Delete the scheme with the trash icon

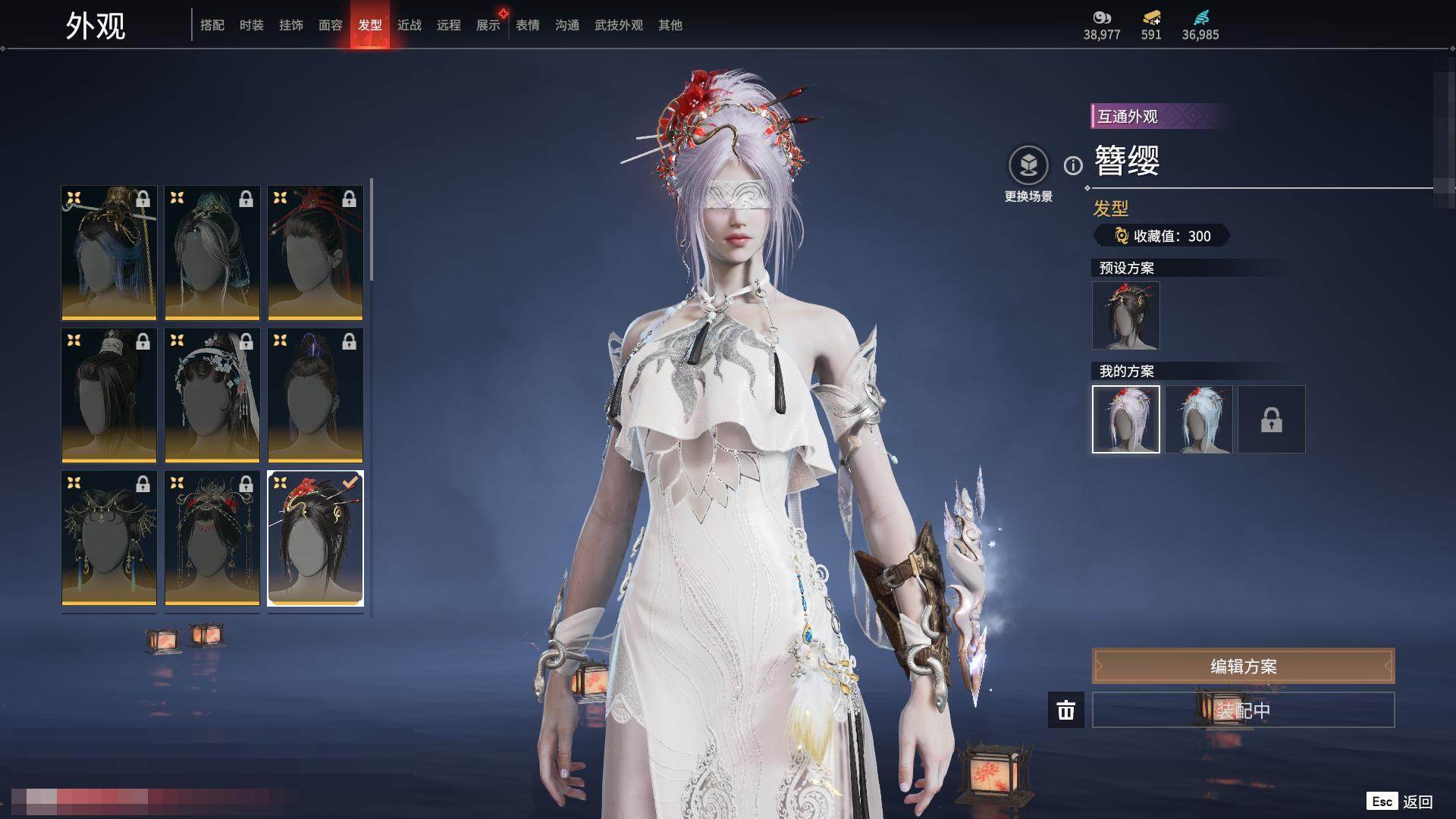[x=1066, y=711]
